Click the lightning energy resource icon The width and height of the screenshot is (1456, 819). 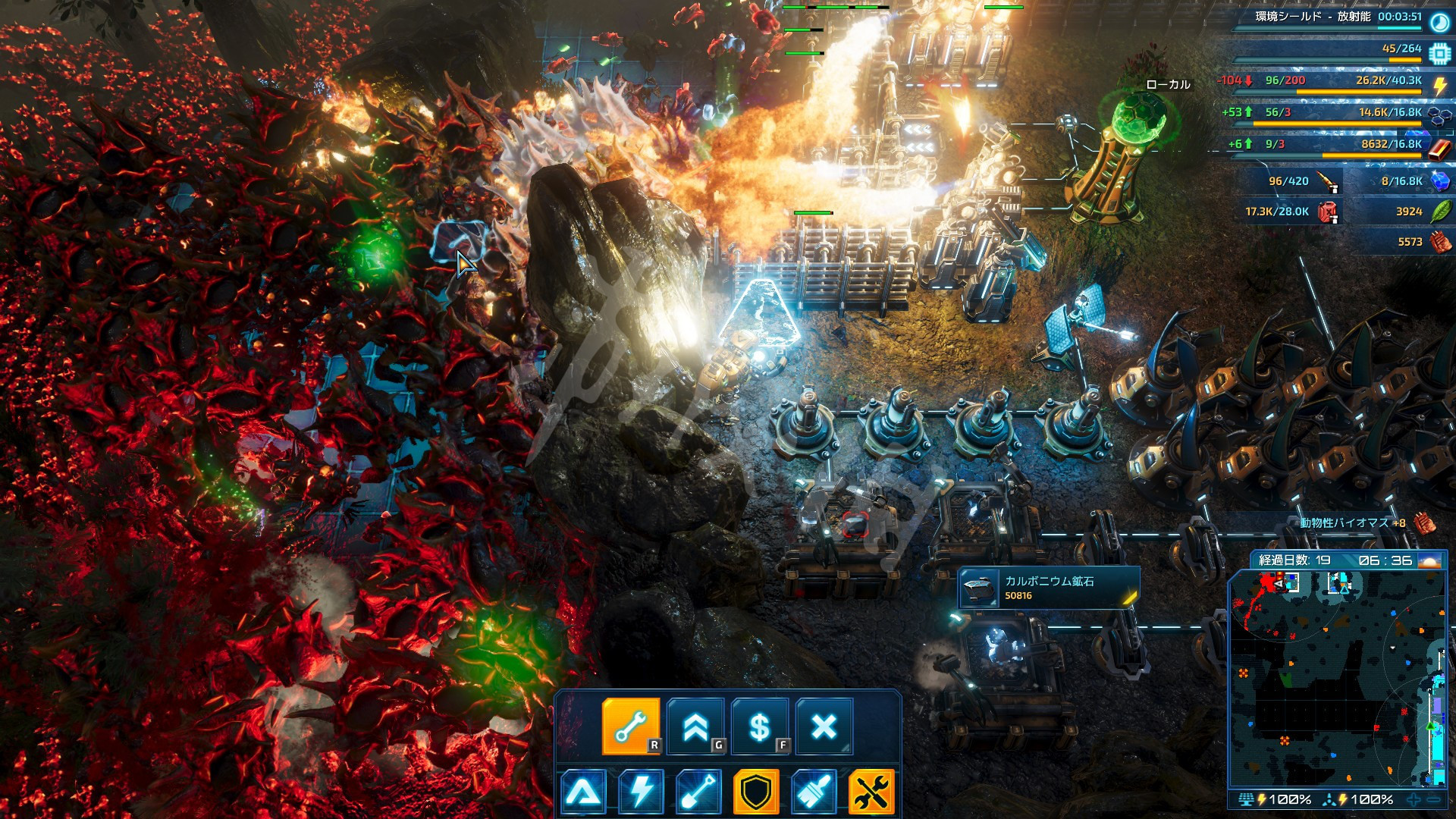(x=1439, y=85)
